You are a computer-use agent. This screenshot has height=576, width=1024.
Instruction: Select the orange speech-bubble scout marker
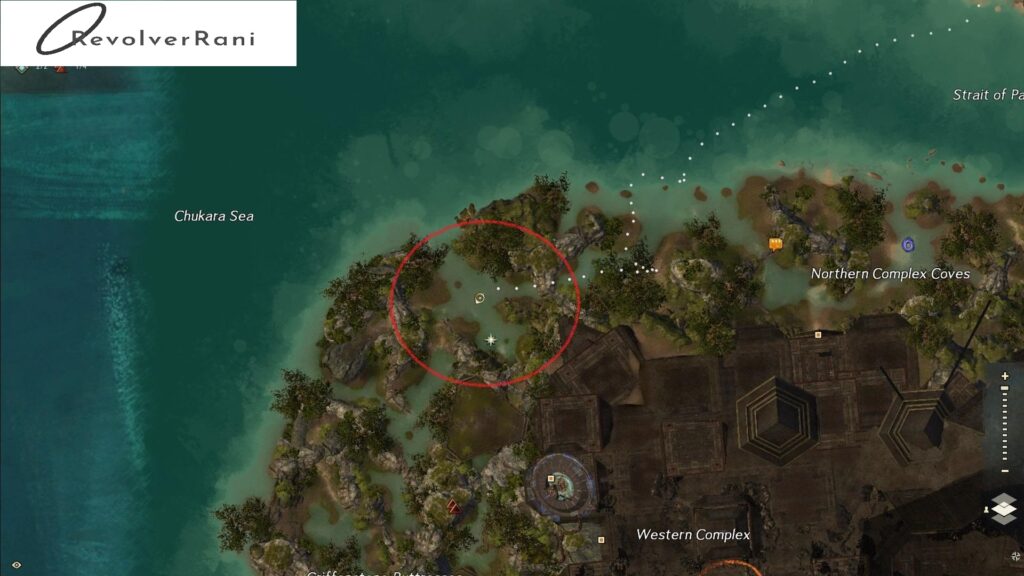tap(775, 243)
